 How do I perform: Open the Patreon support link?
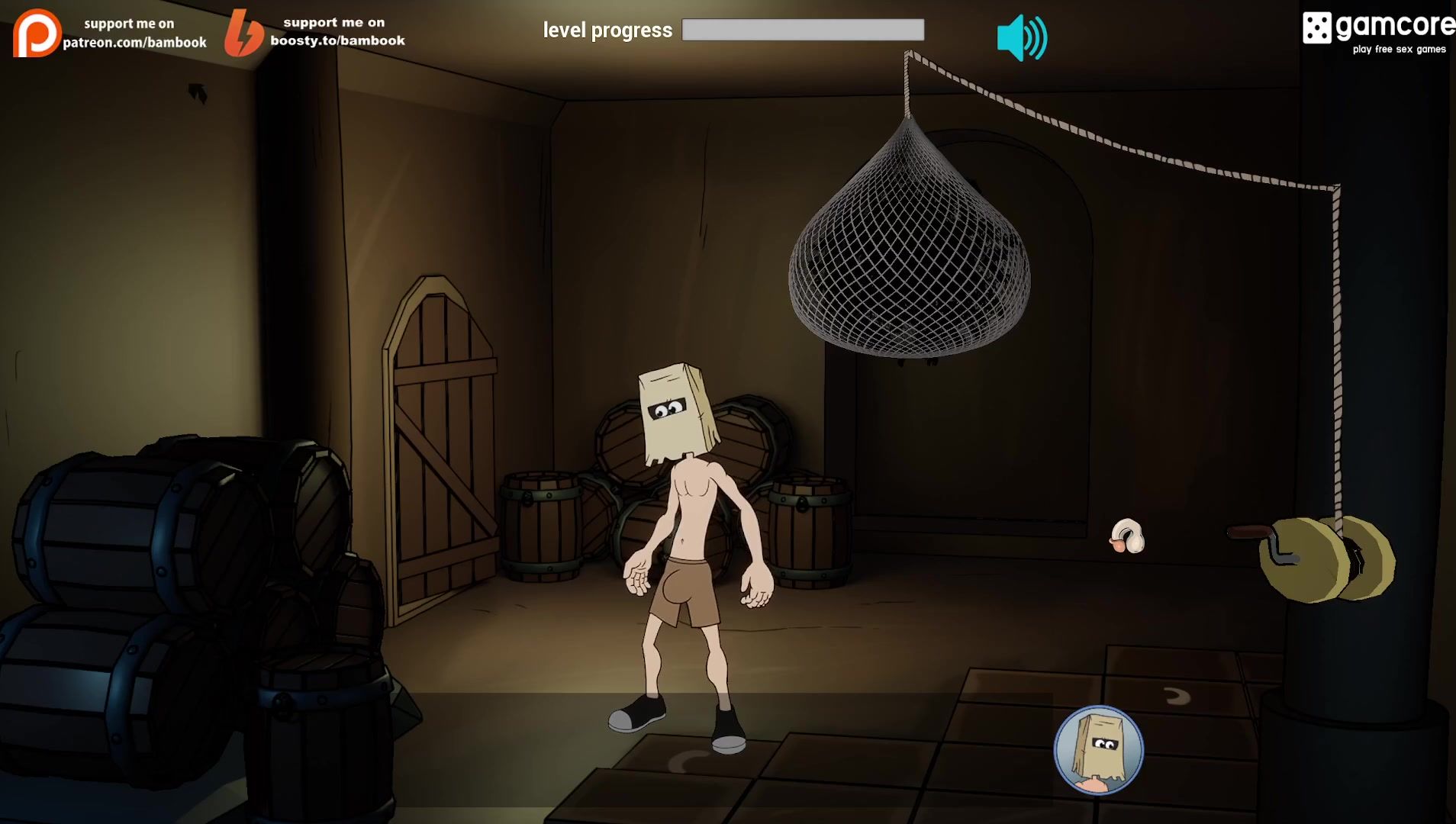(x=110, y=34)
